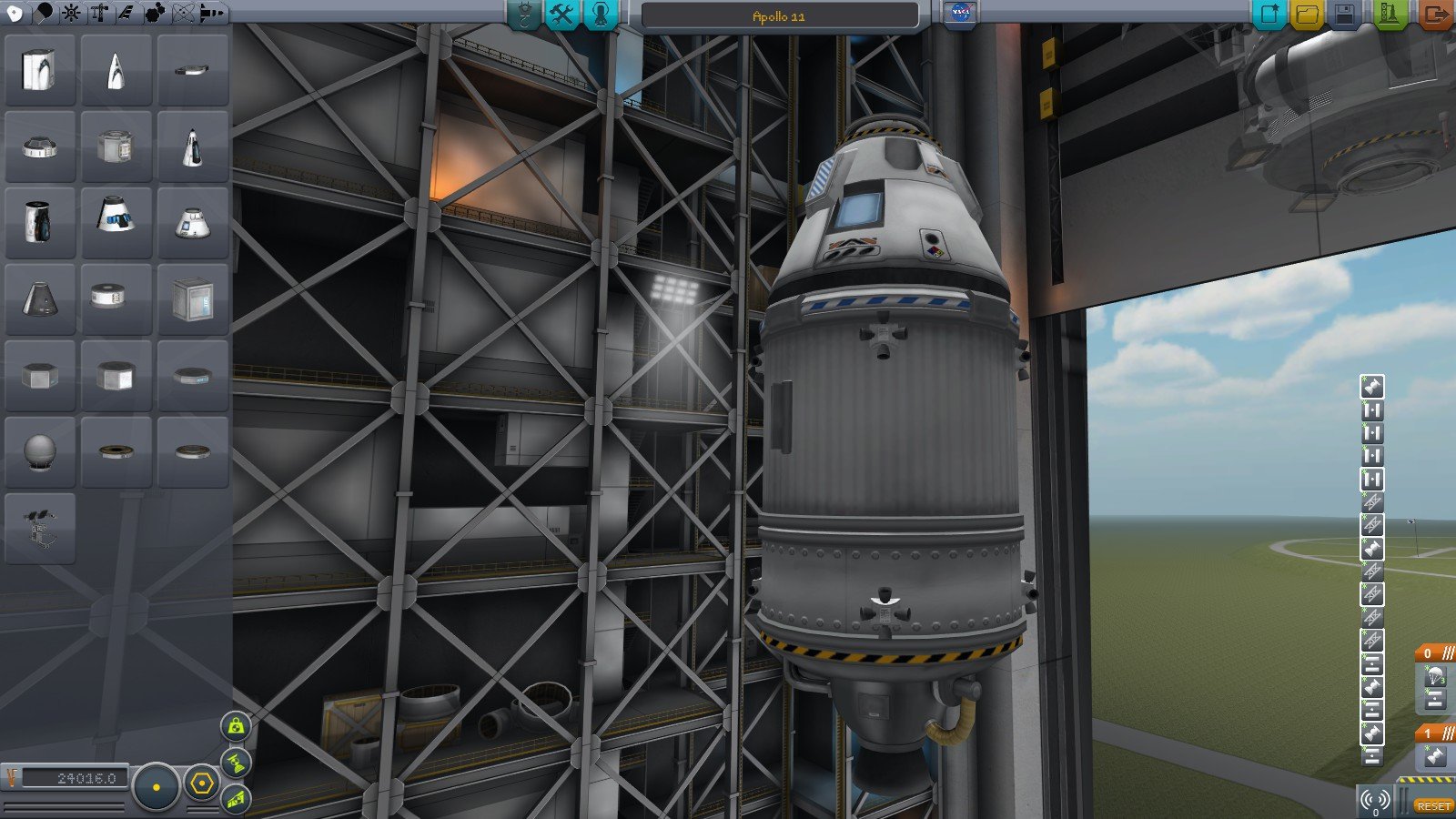The width and height of the screenshot is (1456, 819).
Task: Open the Fuel Tanks parts category
Action: 44,13
